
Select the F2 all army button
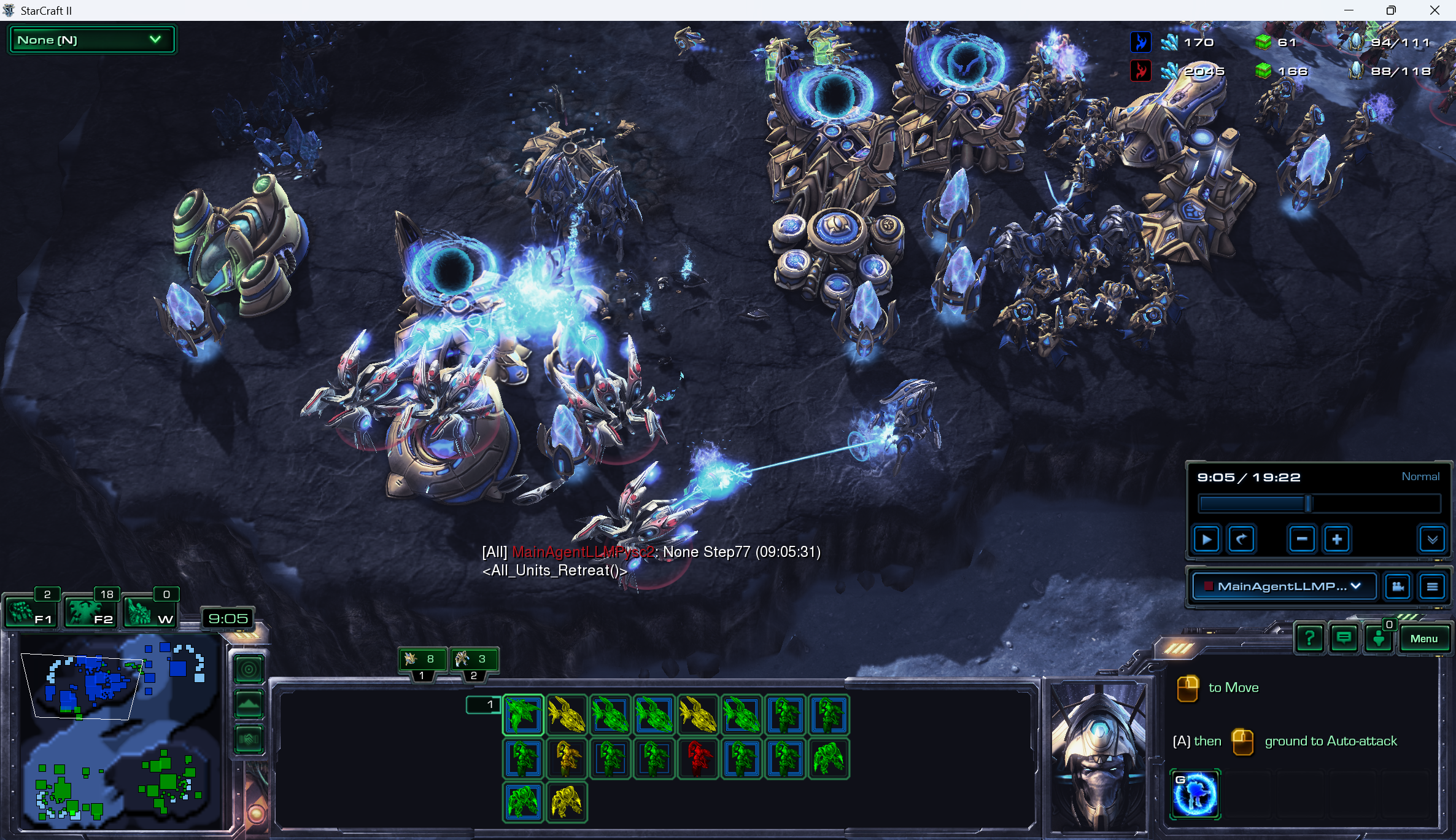tap(90, 612)
